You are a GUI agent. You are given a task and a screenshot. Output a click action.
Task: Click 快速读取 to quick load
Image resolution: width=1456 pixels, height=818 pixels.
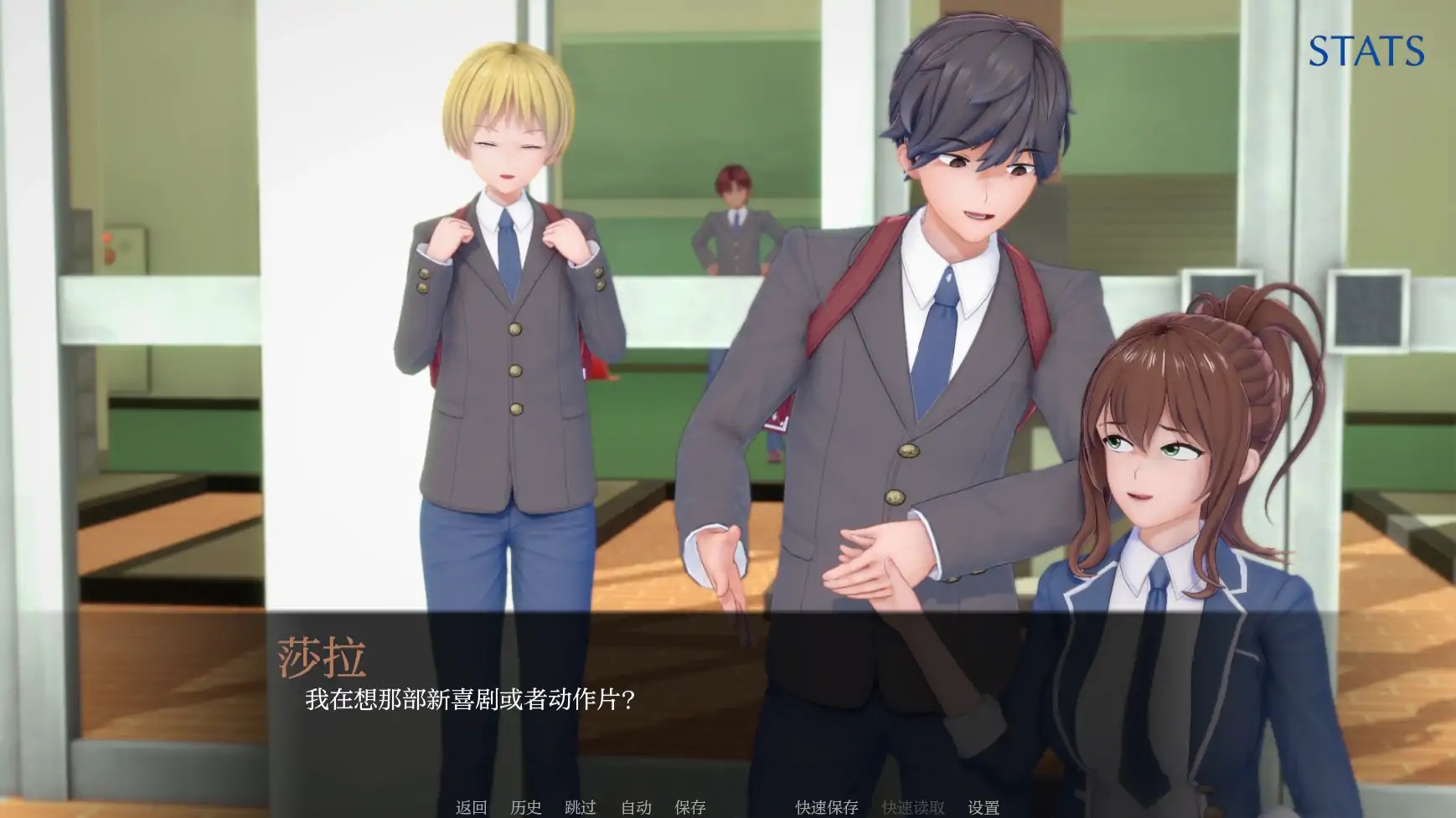tap(911, 809)
